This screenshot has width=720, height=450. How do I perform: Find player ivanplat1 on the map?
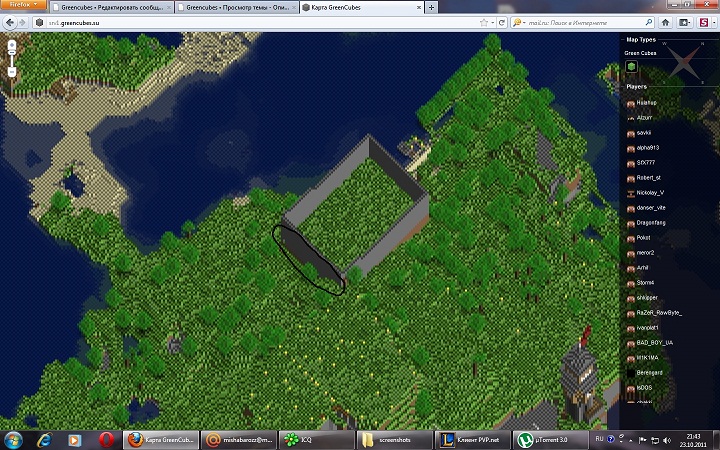tap(649, 327)
